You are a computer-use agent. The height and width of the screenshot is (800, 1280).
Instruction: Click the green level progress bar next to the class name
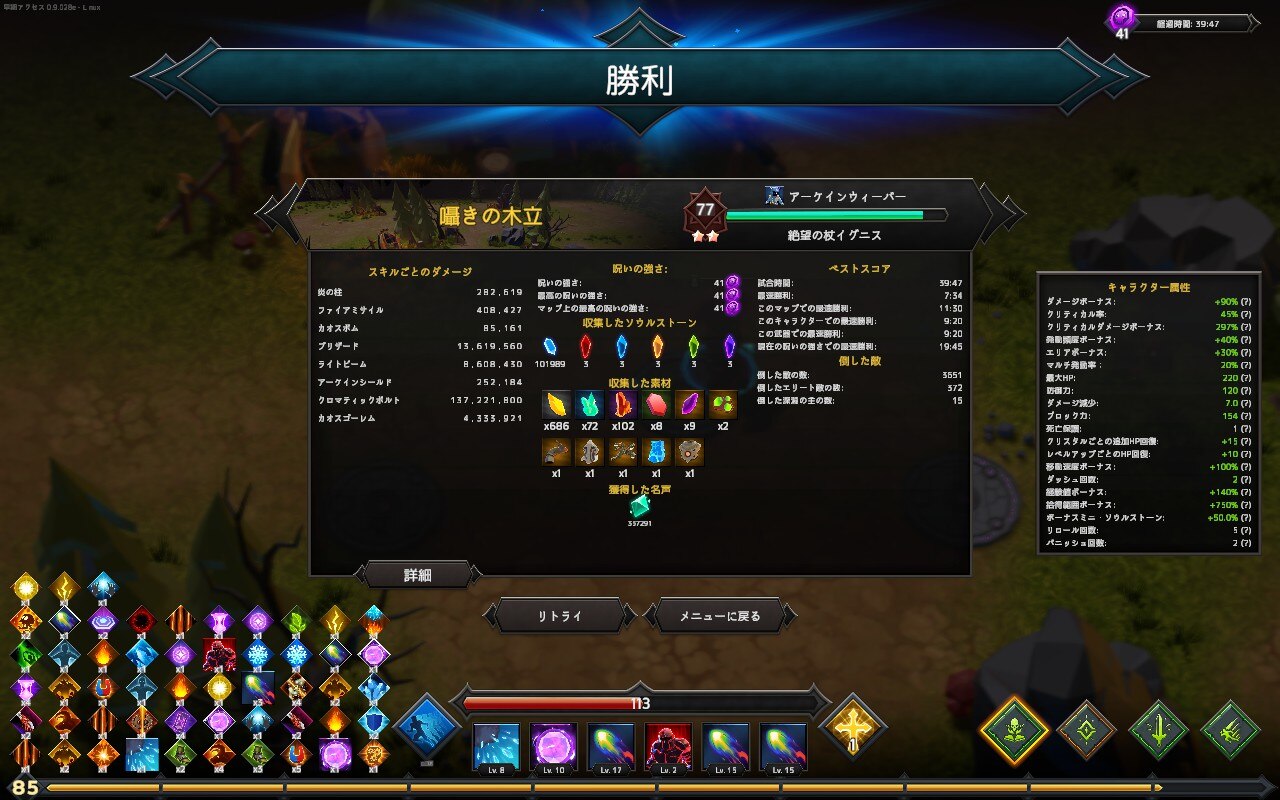point(835,212)
